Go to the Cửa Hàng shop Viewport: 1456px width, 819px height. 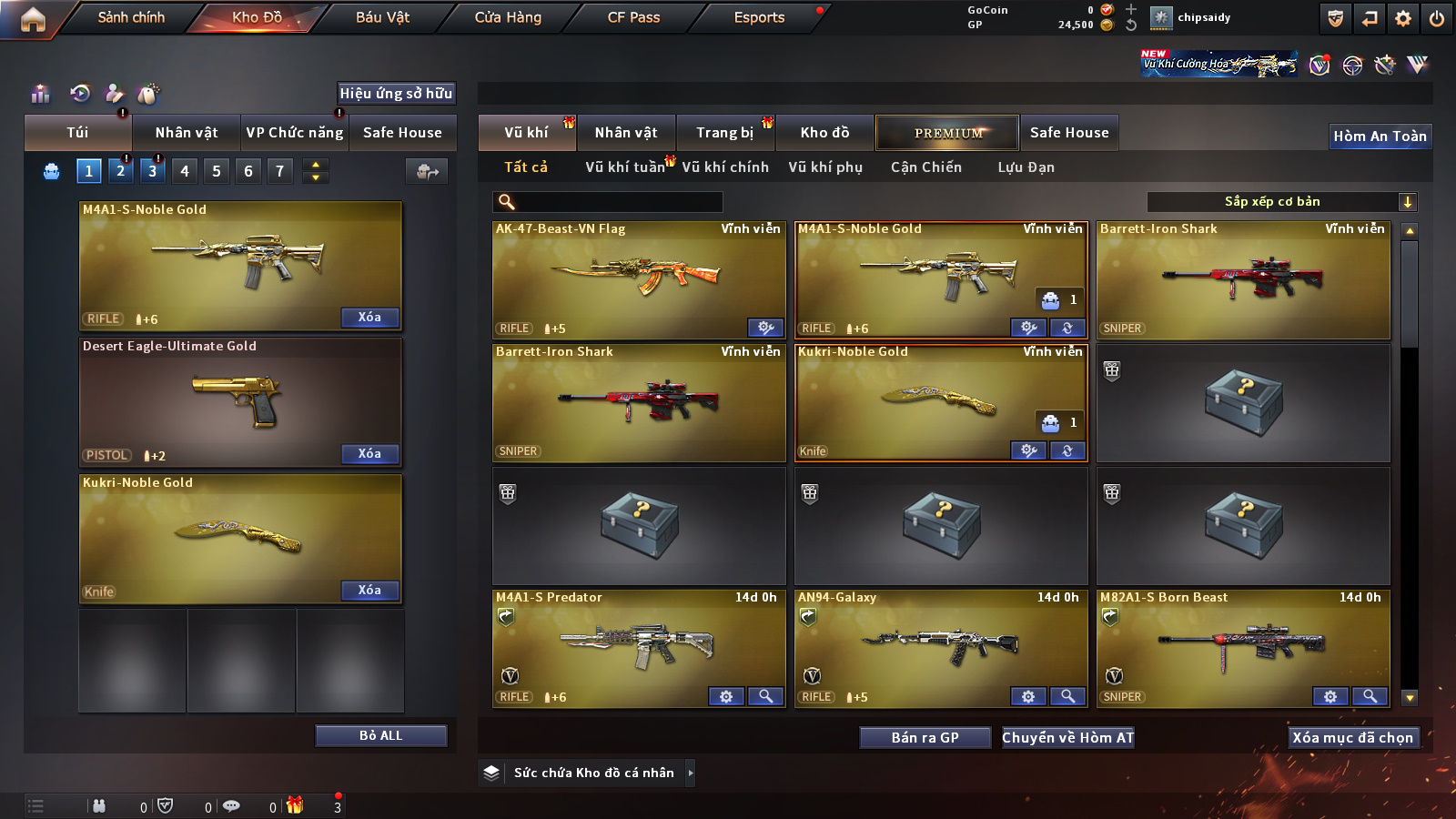508,17
